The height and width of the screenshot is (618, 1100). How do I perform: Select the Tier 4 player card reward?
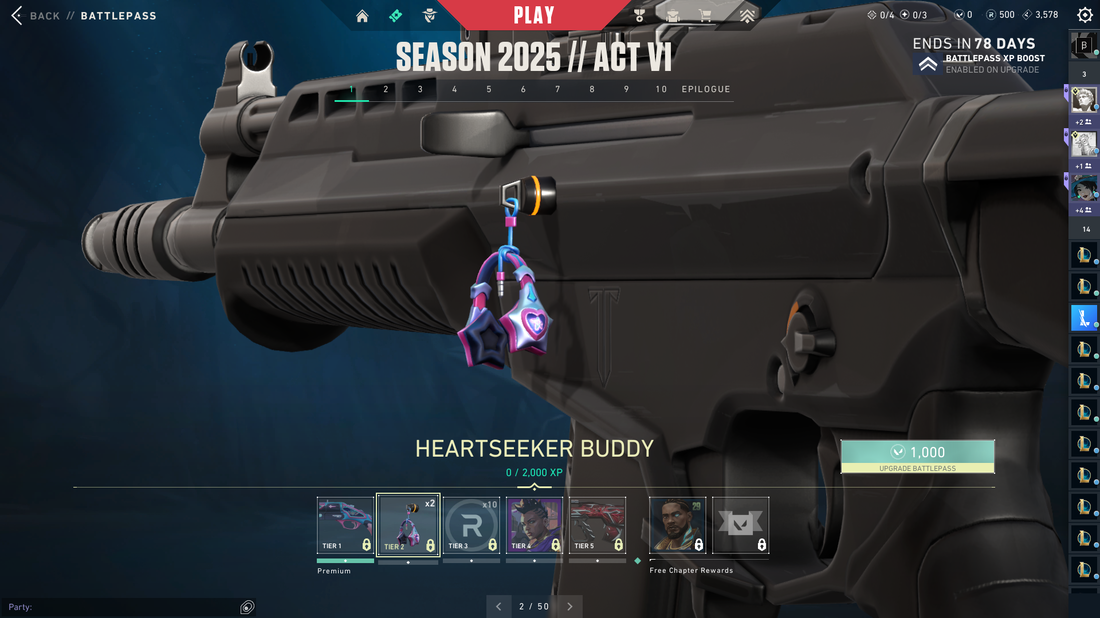click(534, 525)
